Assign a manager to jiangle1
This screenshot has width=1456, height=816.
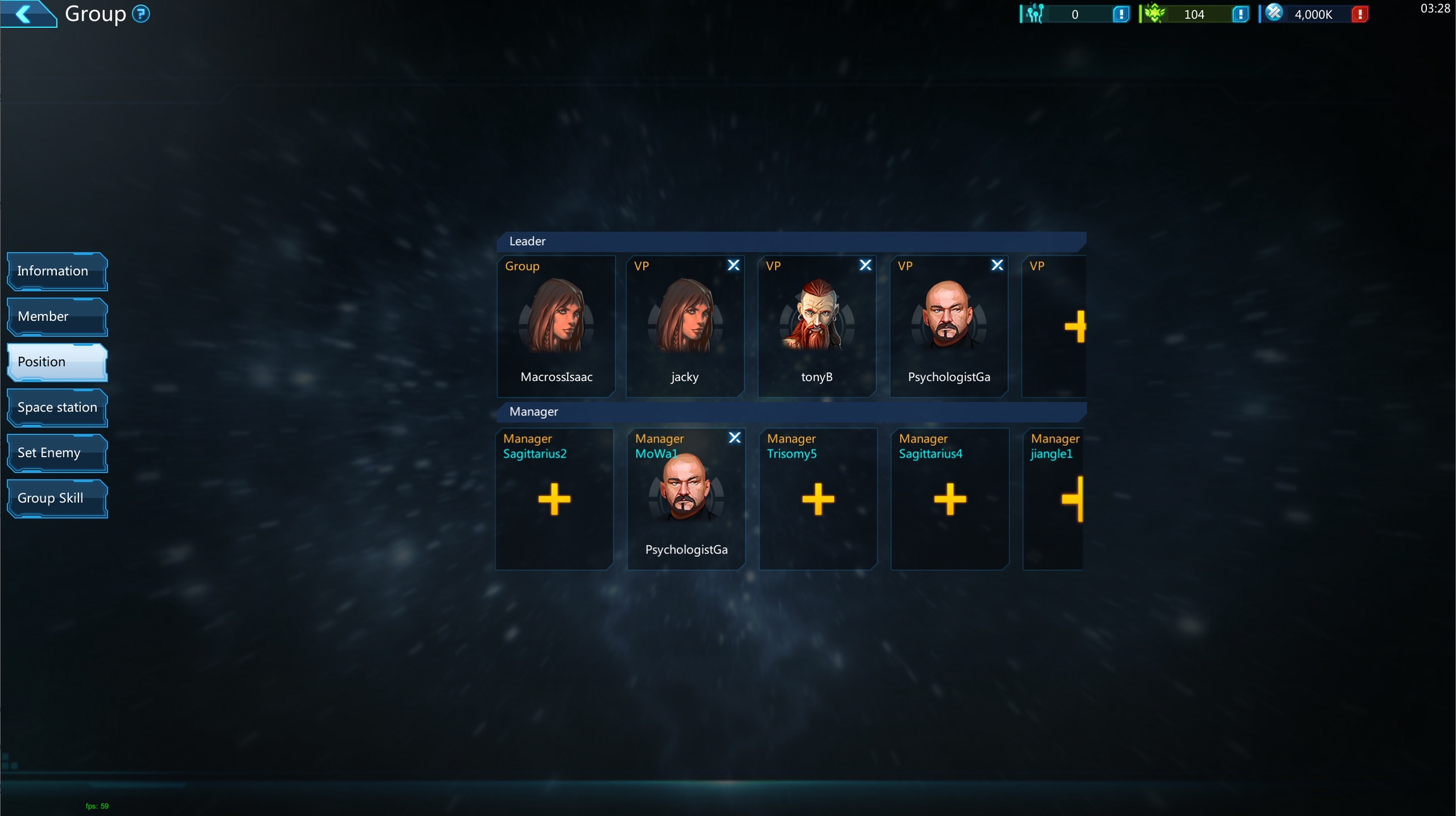click(1073, 500)
